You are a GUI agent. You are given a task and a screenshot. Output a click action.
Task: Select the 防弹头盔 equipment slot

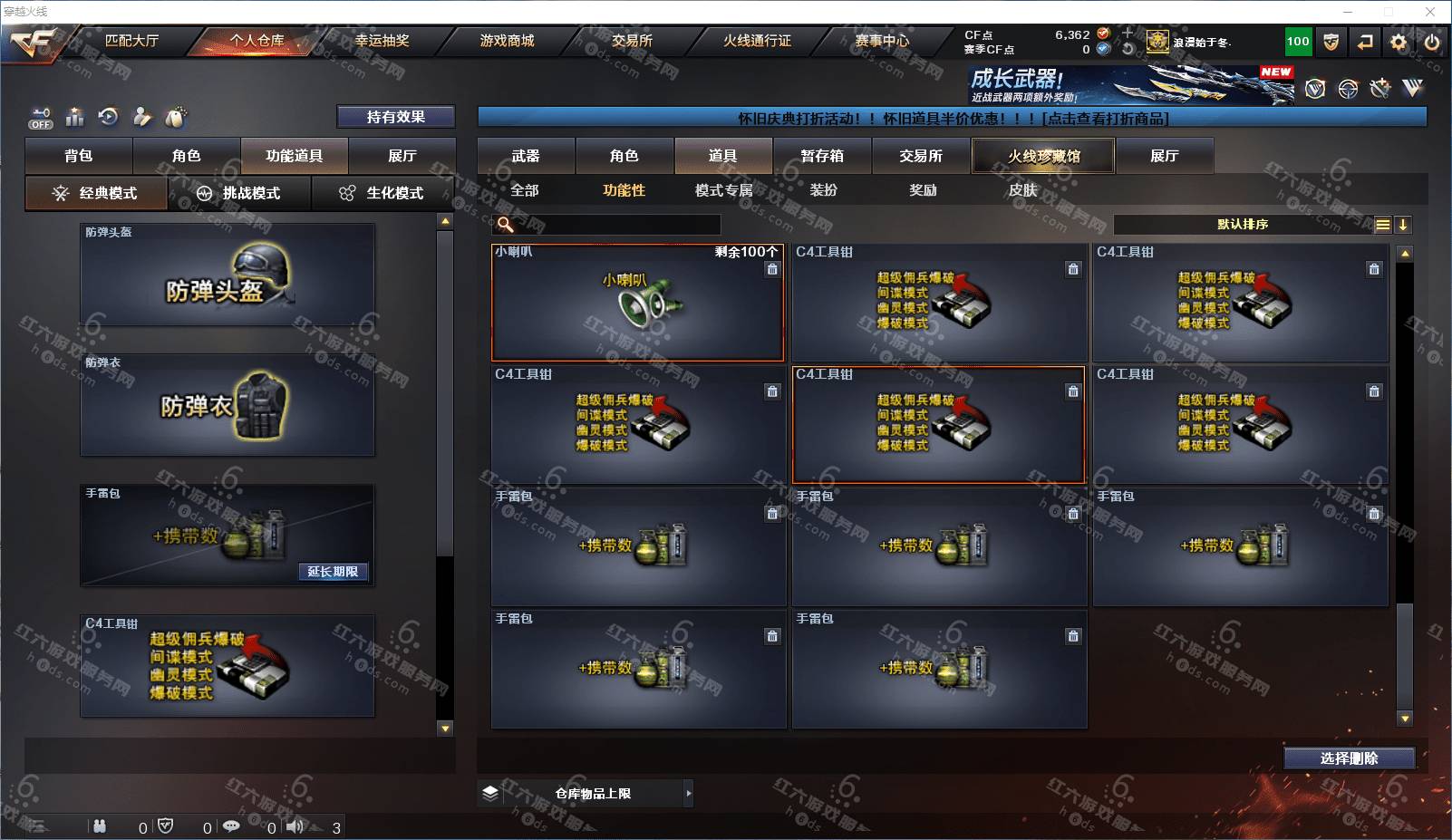pyautogui.click(x=227, y=275)
